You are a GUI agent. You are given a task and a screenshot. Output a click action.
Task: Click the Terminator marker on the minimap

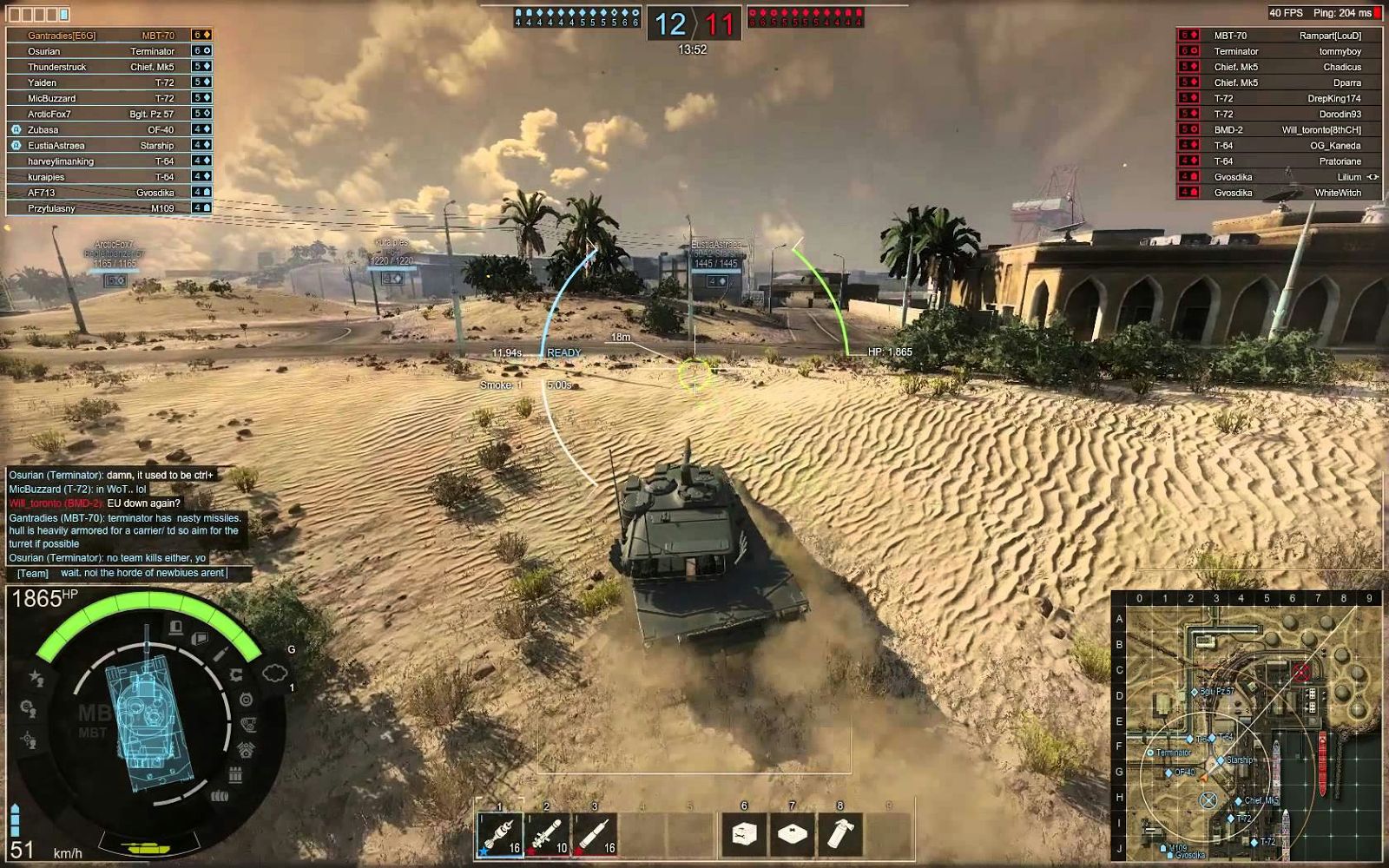tap(1151, 753)
